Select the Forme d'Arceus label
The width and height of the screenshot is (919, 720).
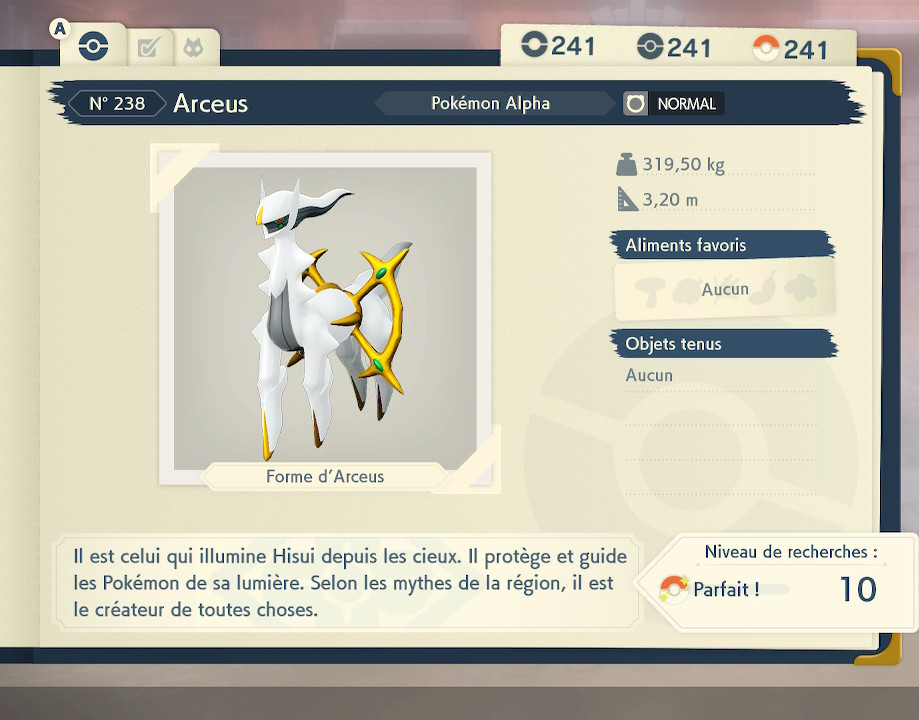pyautogui.click(x=325, y=476)
